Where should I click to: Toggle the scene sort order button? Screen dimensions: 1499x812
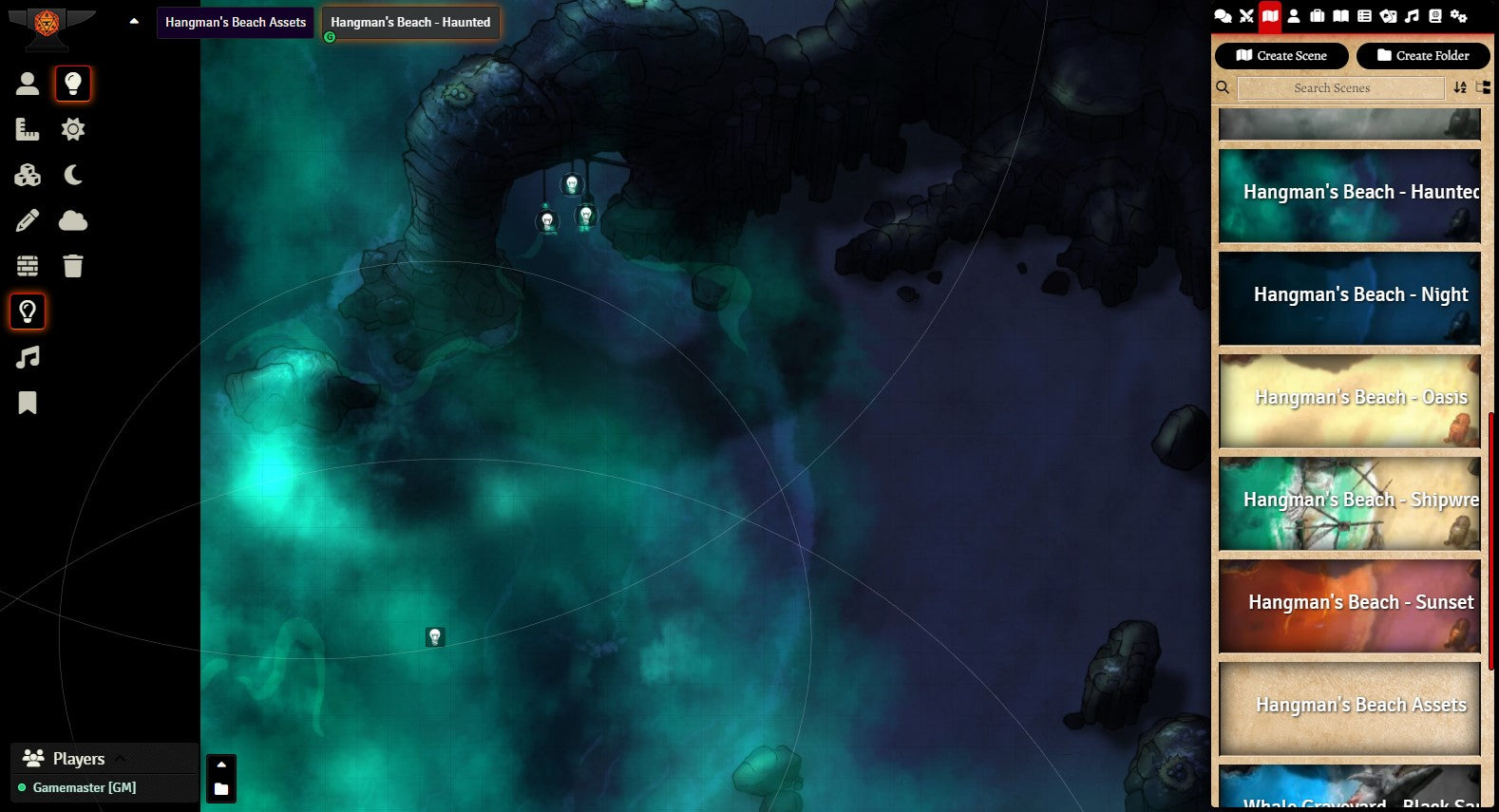click(1460, 88)
